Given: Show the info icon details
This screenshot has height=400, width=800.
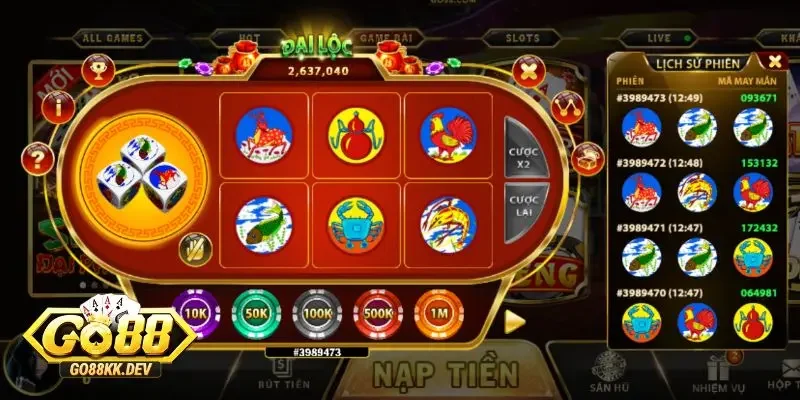Looking at the screenshot, I should tap(61, 104).
